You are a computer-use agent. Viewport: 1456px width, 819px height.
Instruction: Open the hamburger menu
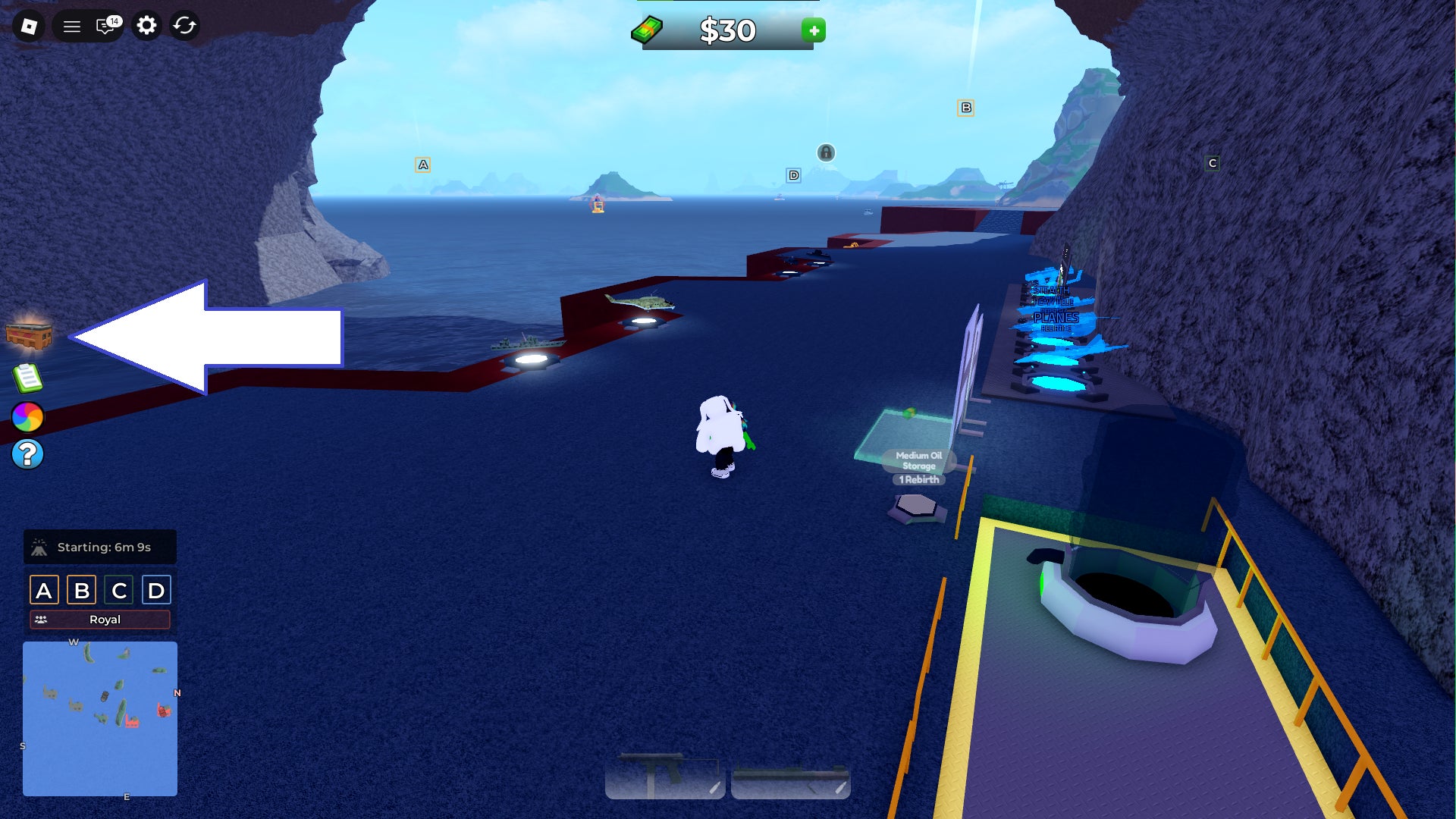pos(71,26)
